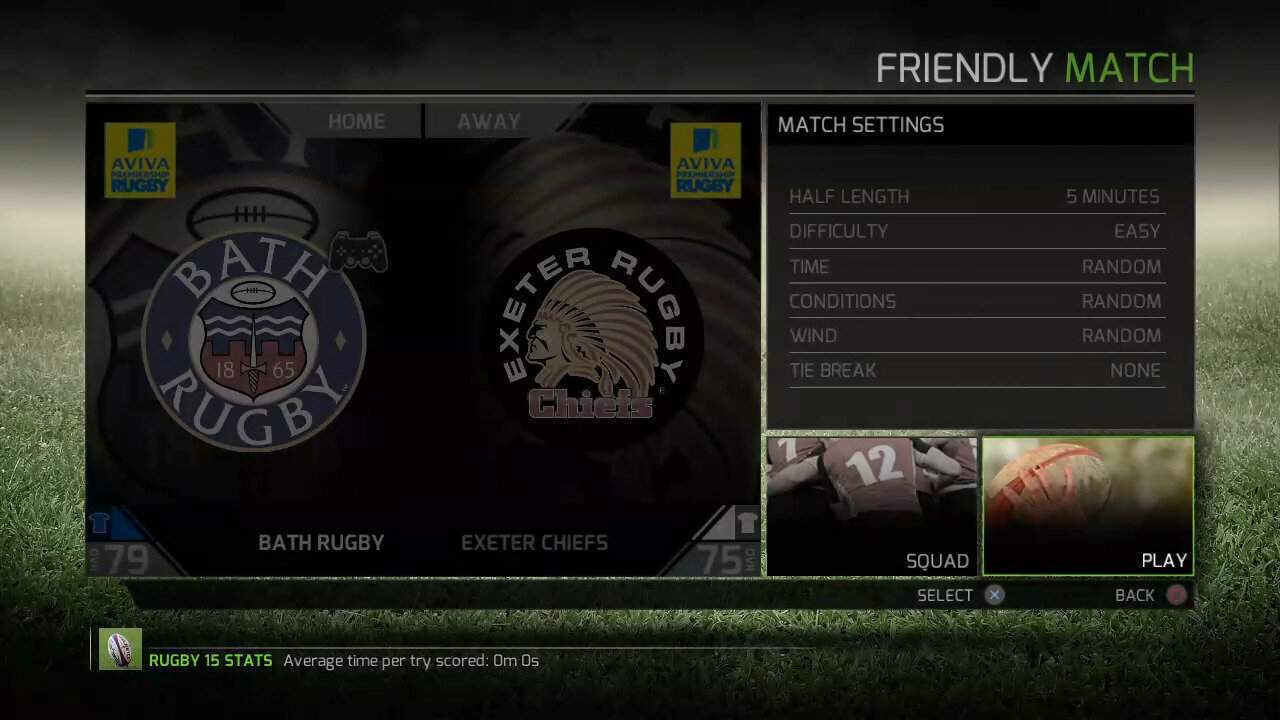Switch to the Home tab
The height and width of the screenshot is (720, 1280).
(357, 121)
